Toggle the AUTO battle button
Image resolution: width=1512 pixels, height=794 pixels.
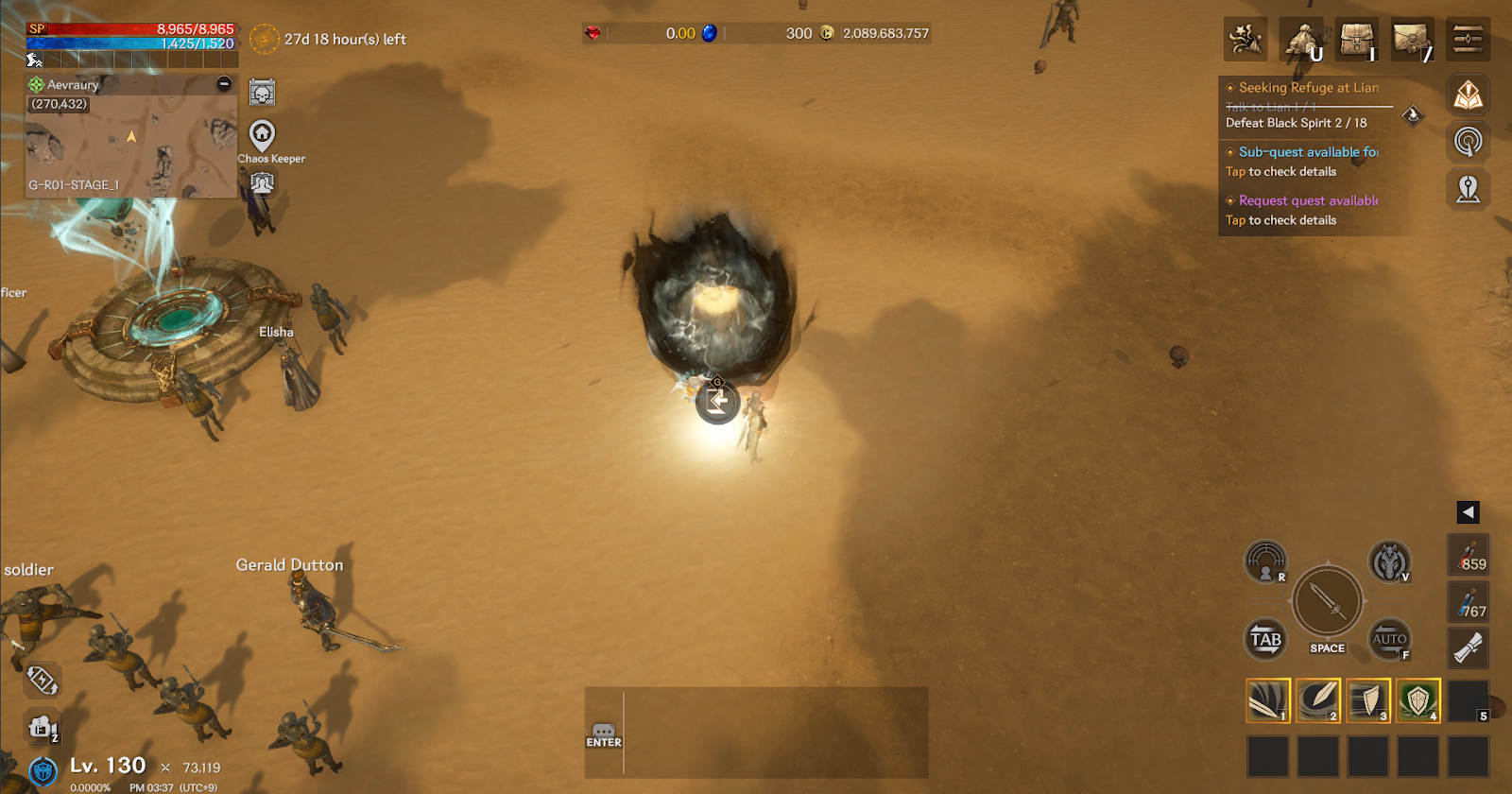[x=1389, y=639]
